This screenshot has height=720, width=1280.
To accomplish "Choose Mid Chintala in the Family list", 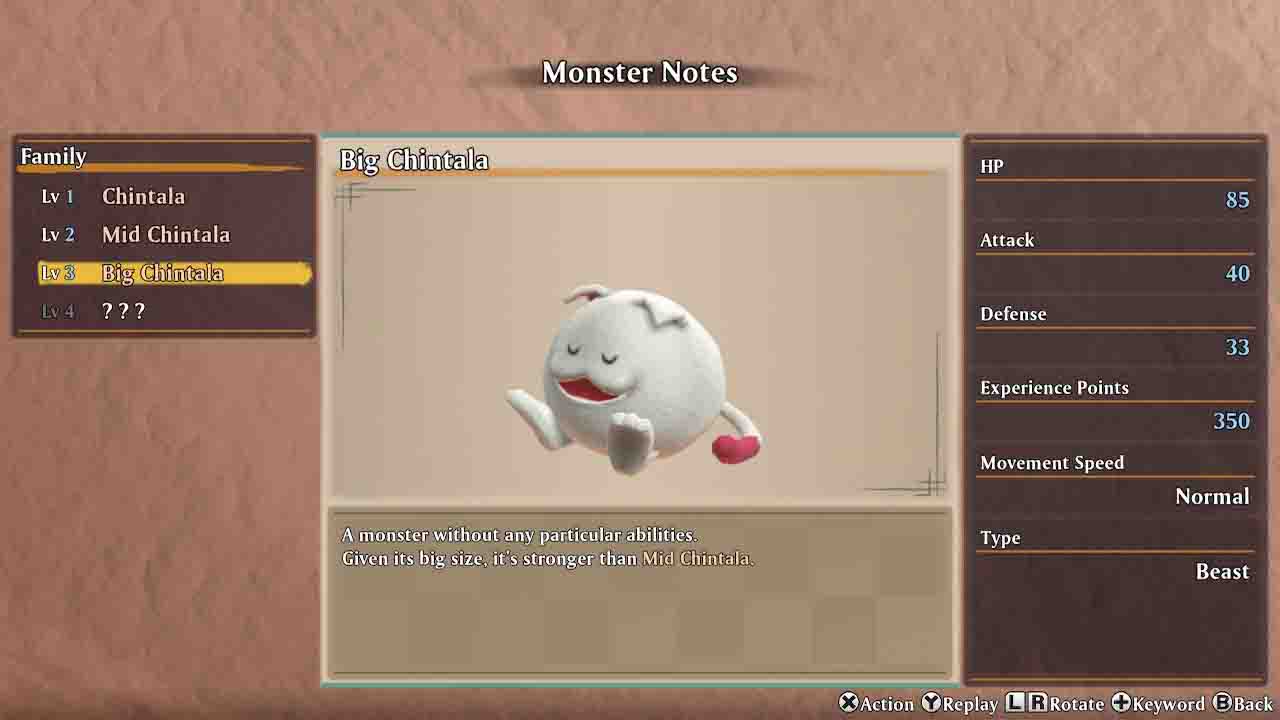I will [165, 235].
